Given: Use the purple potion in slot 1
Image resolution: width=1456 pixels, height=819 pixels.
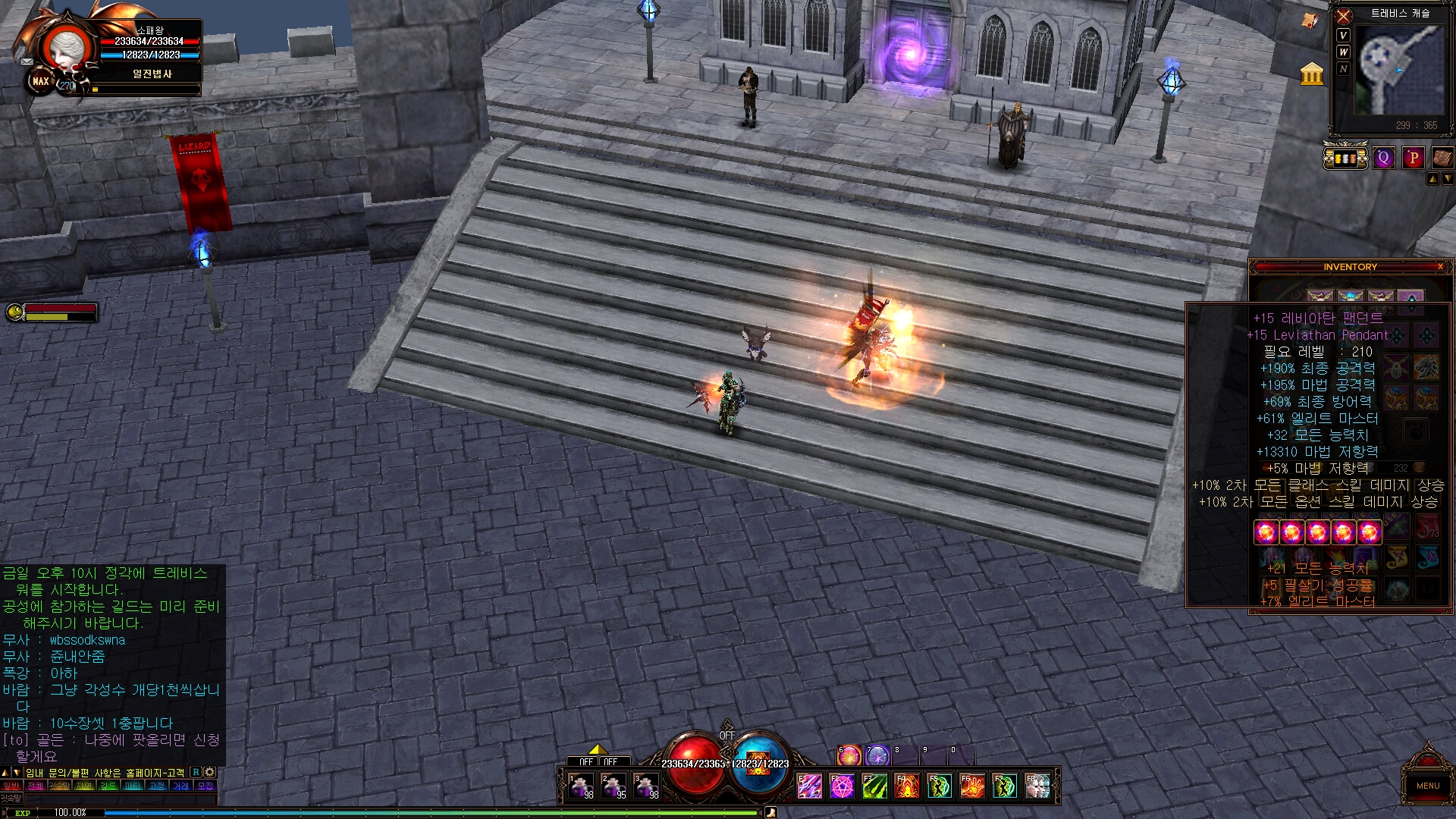Looking at the screenshot, I should pos(582,786).
